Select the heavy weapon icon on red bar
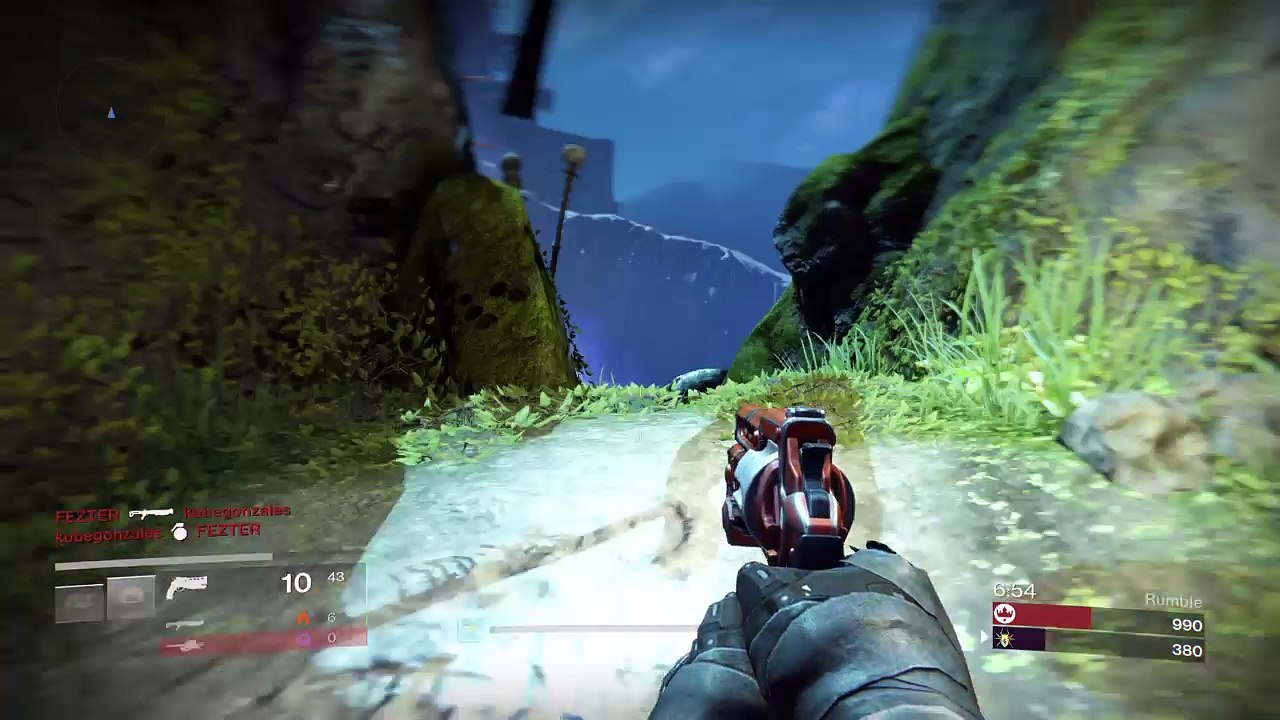 point(185,646)
